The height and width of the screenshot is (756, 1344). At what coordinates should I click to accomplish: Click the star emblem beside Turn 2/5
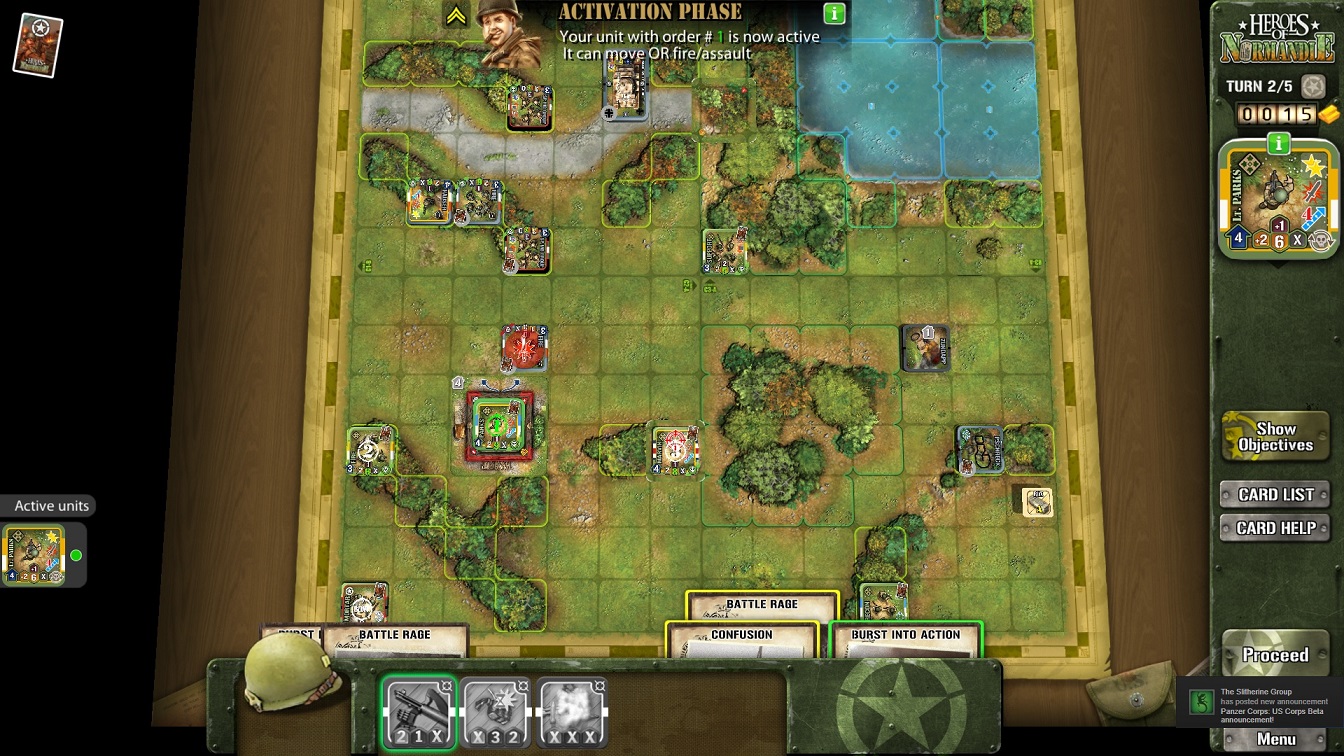pyautogui.click(x=1313, y=87)
